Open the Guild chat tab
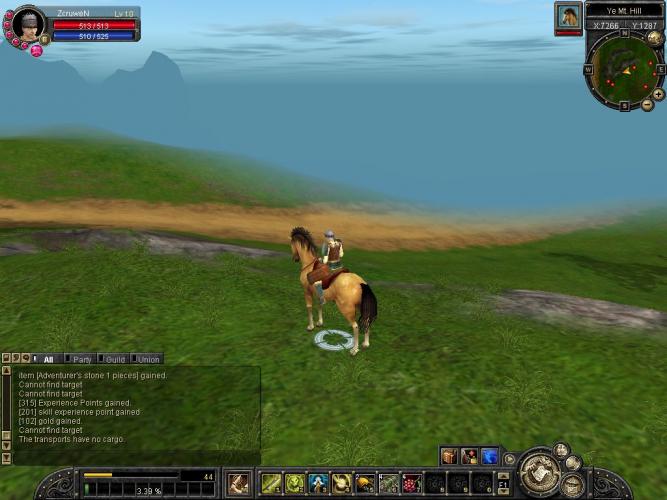 [x=115, y=358]
